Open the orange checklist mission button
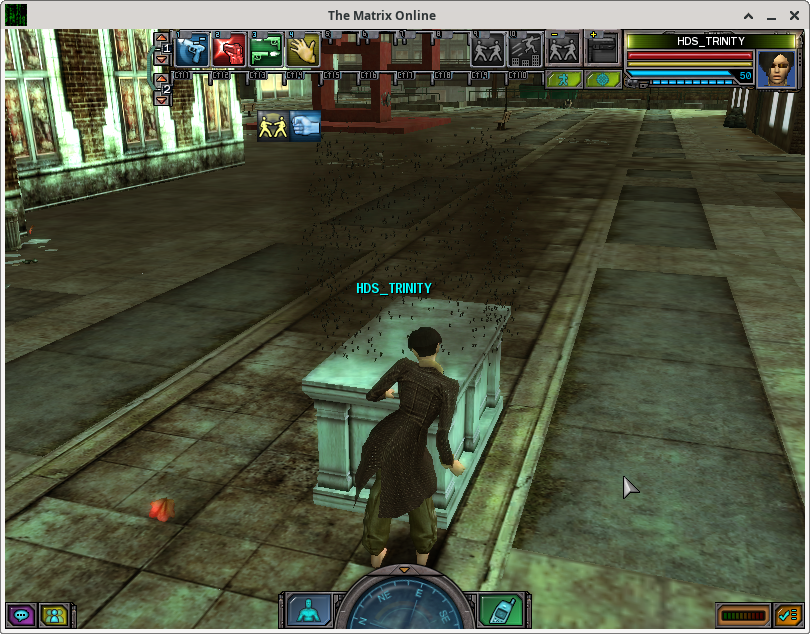This screenshot has height=634, width=810. tap(789, 615)
